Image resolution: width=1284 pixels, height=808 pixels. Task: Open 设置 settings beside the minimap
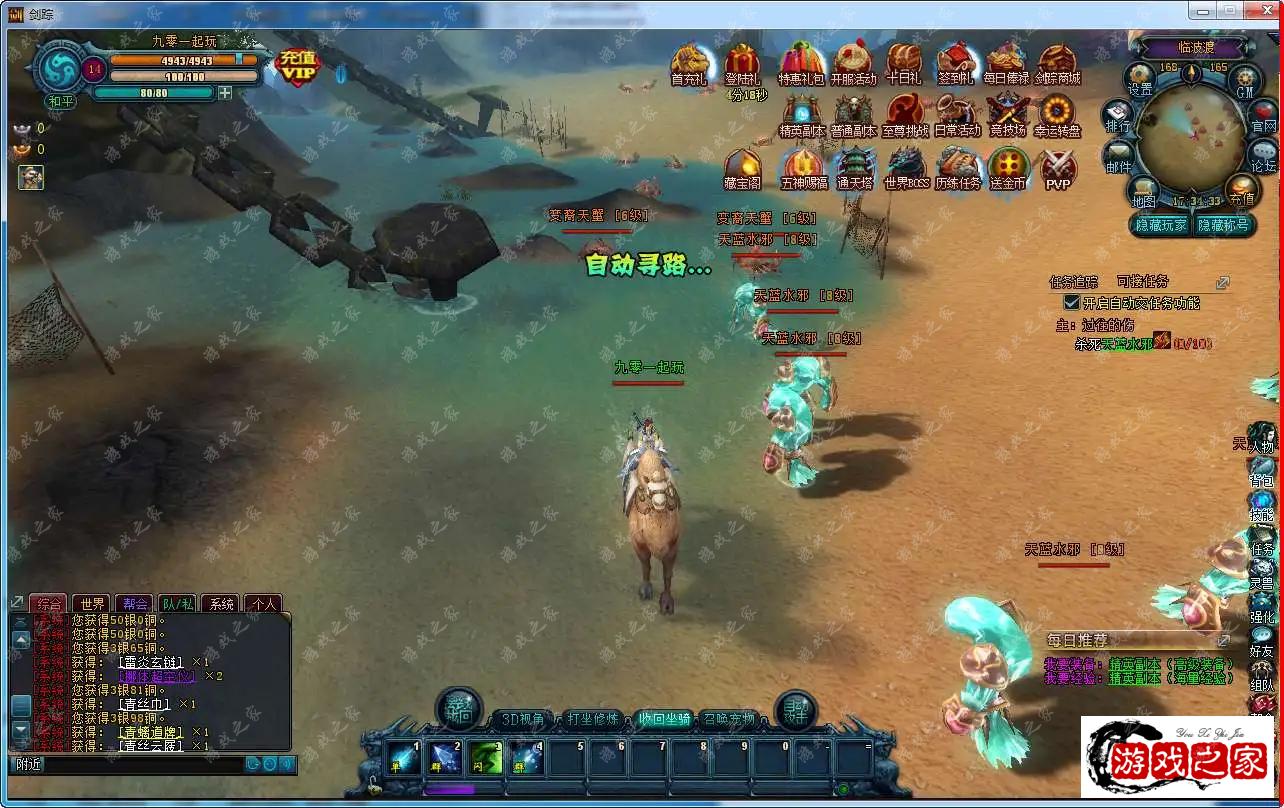1140,79
